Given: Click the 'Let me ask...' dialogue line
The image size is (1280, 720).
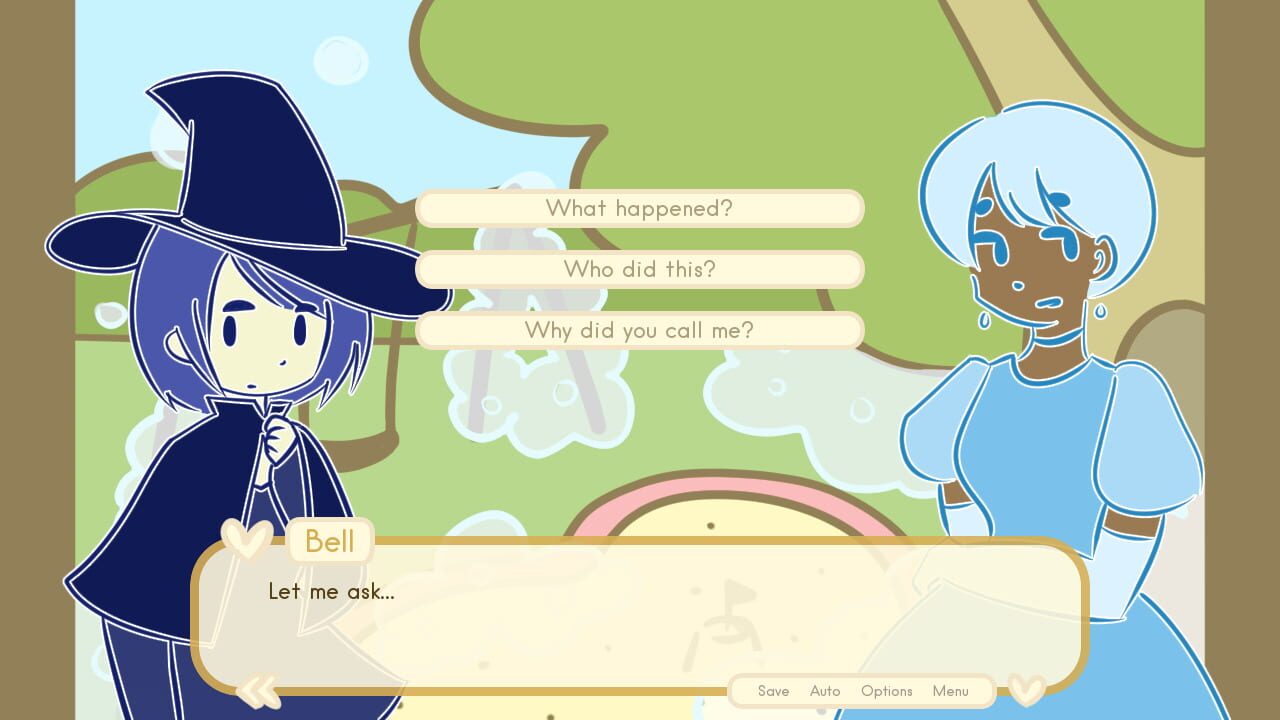Looking at the screenshot, I should tap(330, 591).
